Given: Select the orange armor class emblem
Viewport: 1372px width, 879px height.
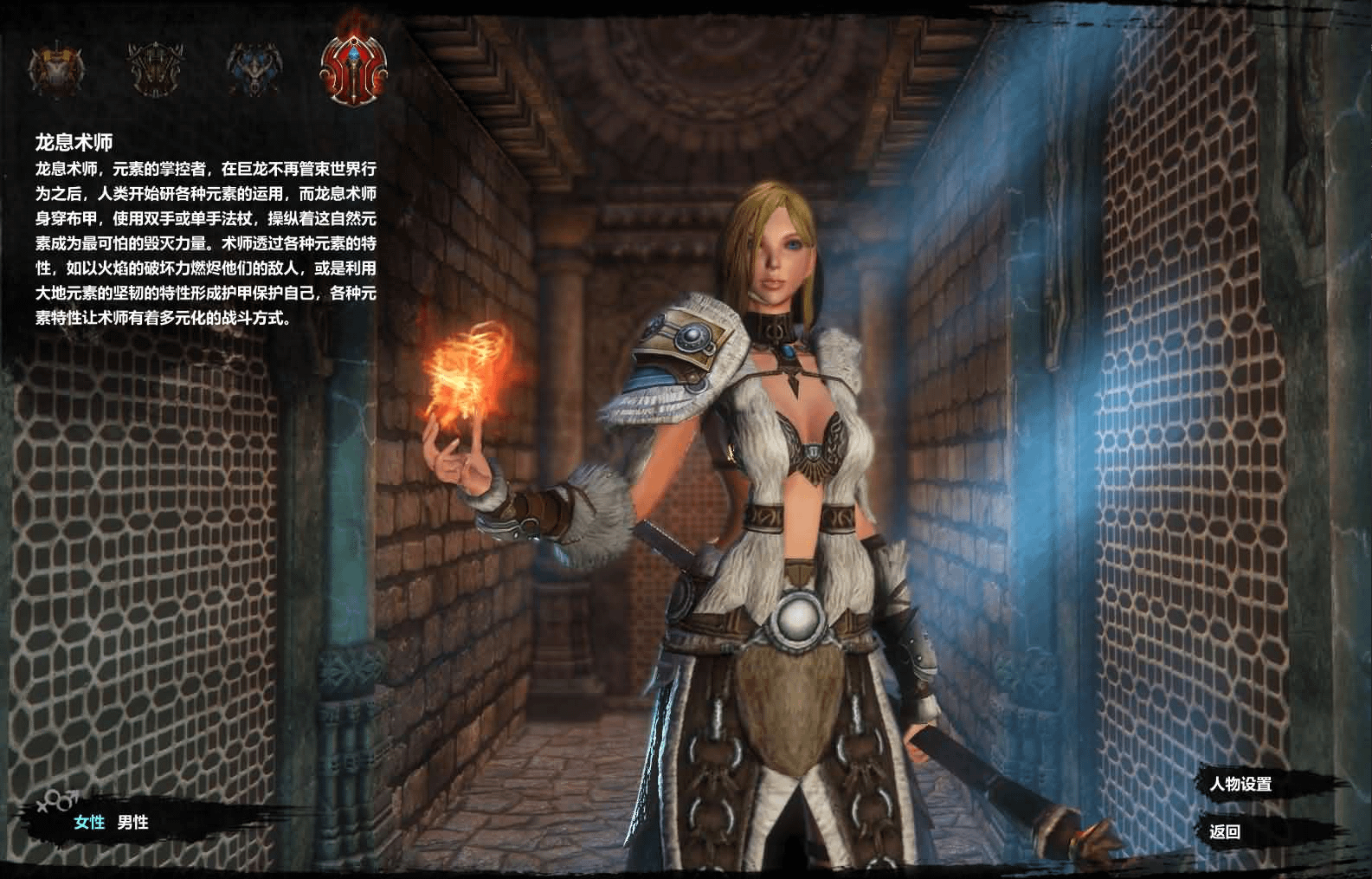Looking at the screenshot, I should pos(57,68).
